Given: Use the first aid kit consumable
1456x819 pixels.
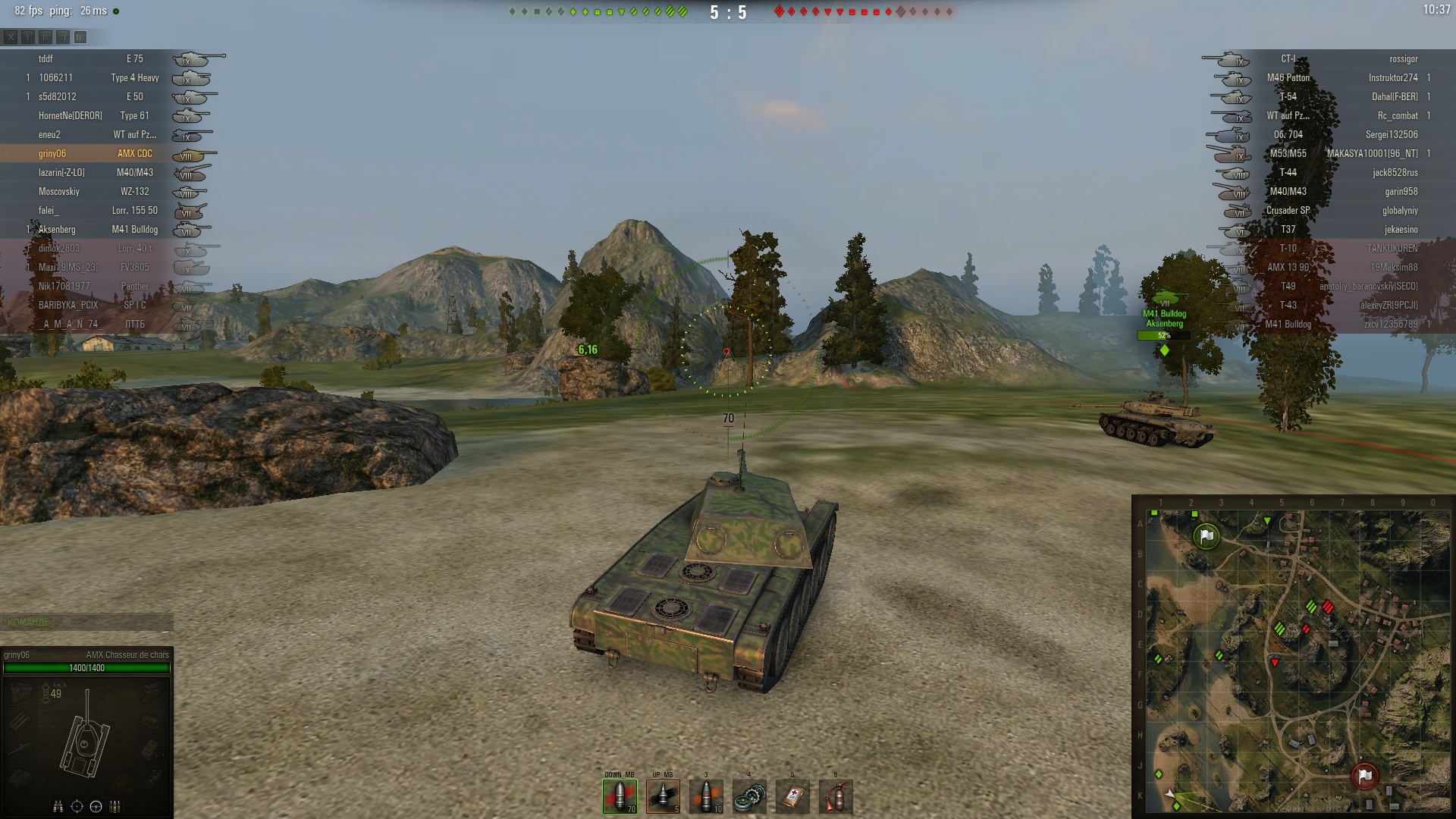Looking at the screenshot, I should click(792, 796).
